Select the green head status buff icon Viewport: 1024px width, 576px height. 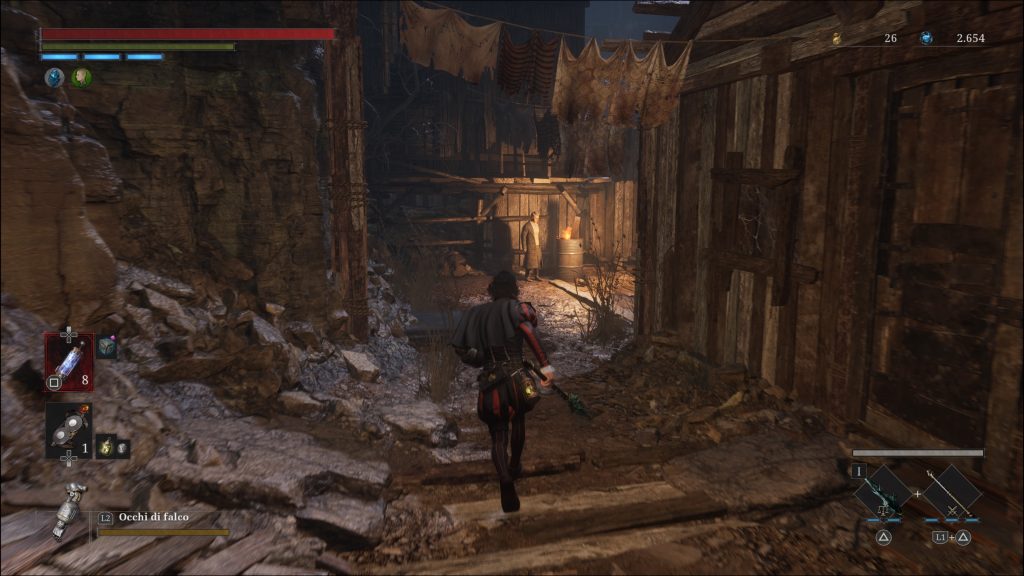click(81, 77)
